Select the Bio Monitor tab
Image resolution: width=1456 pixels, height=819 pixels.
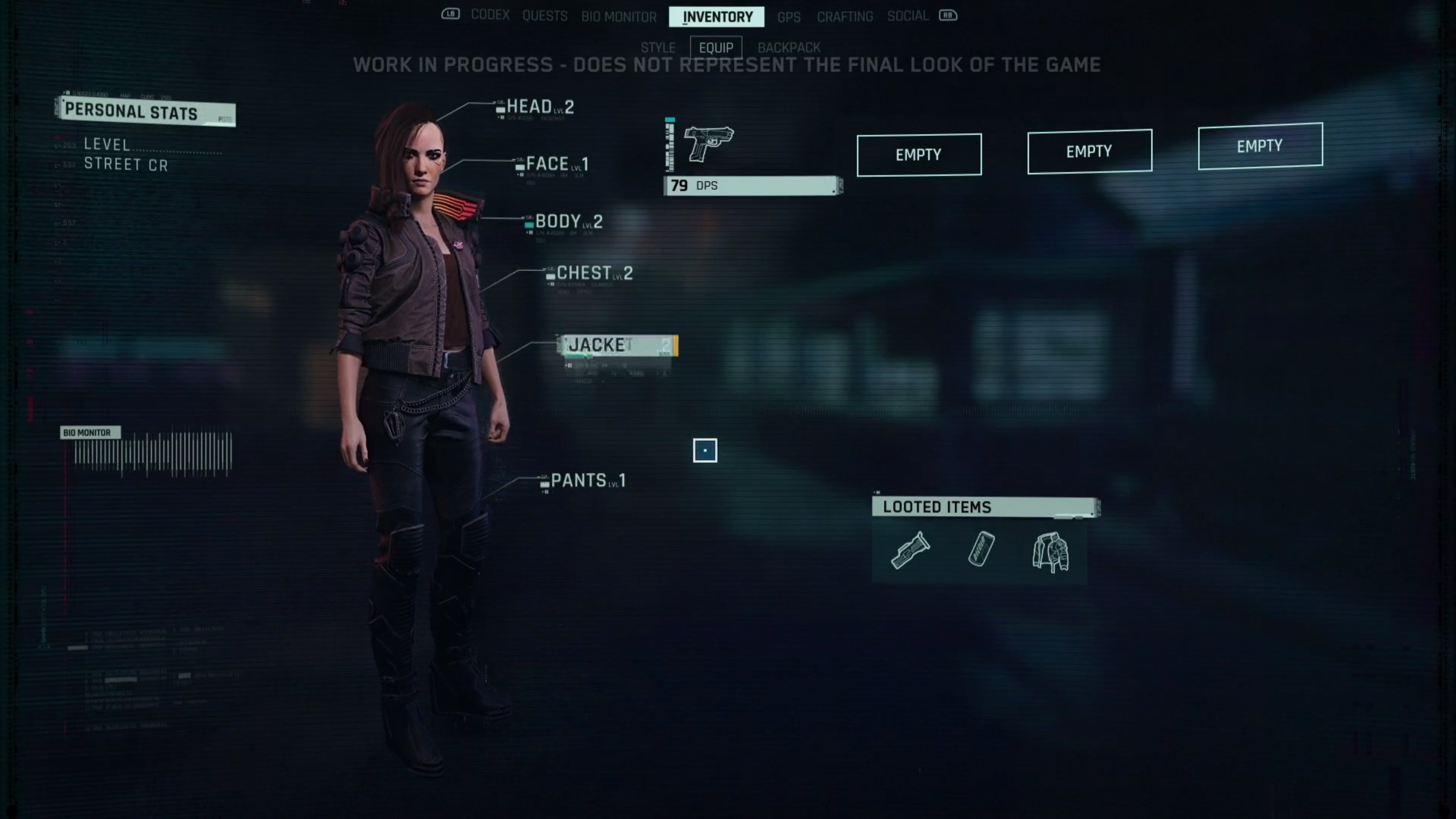click(619, 17)
